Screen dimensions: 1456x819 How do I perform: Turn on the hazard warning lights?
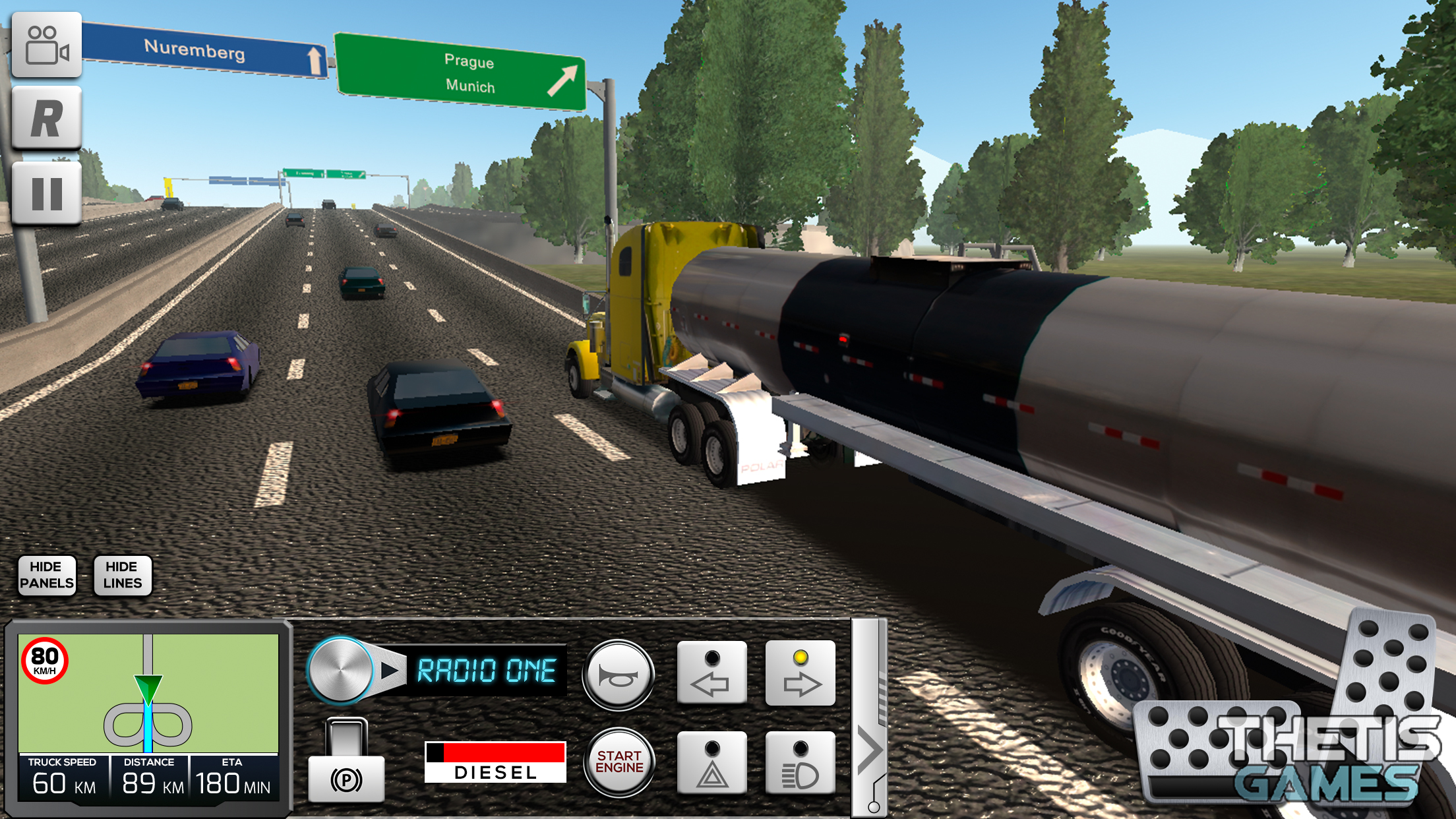pyautogui.click(x=712, y=763)
